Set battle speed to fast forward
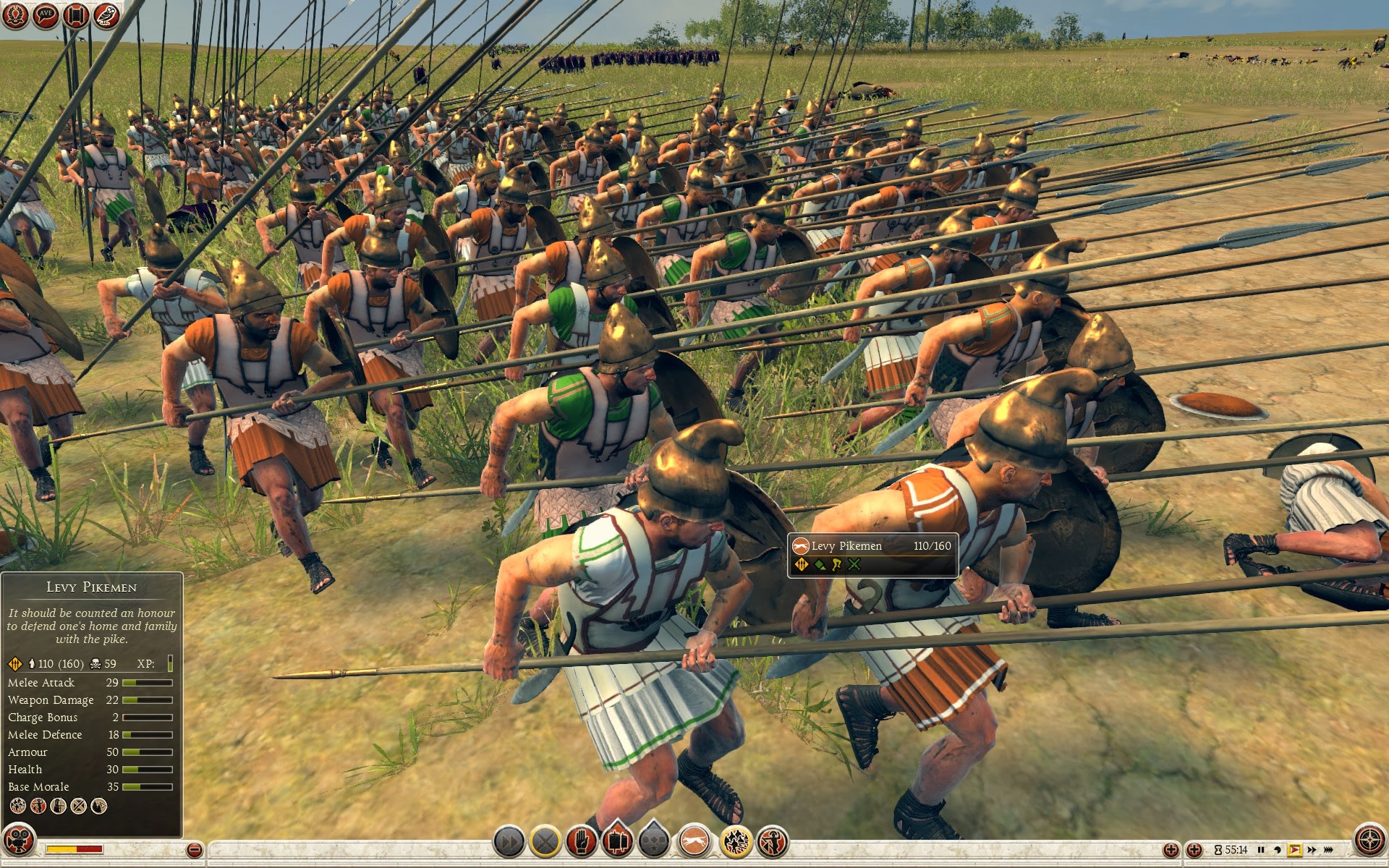 [1312, 850]
